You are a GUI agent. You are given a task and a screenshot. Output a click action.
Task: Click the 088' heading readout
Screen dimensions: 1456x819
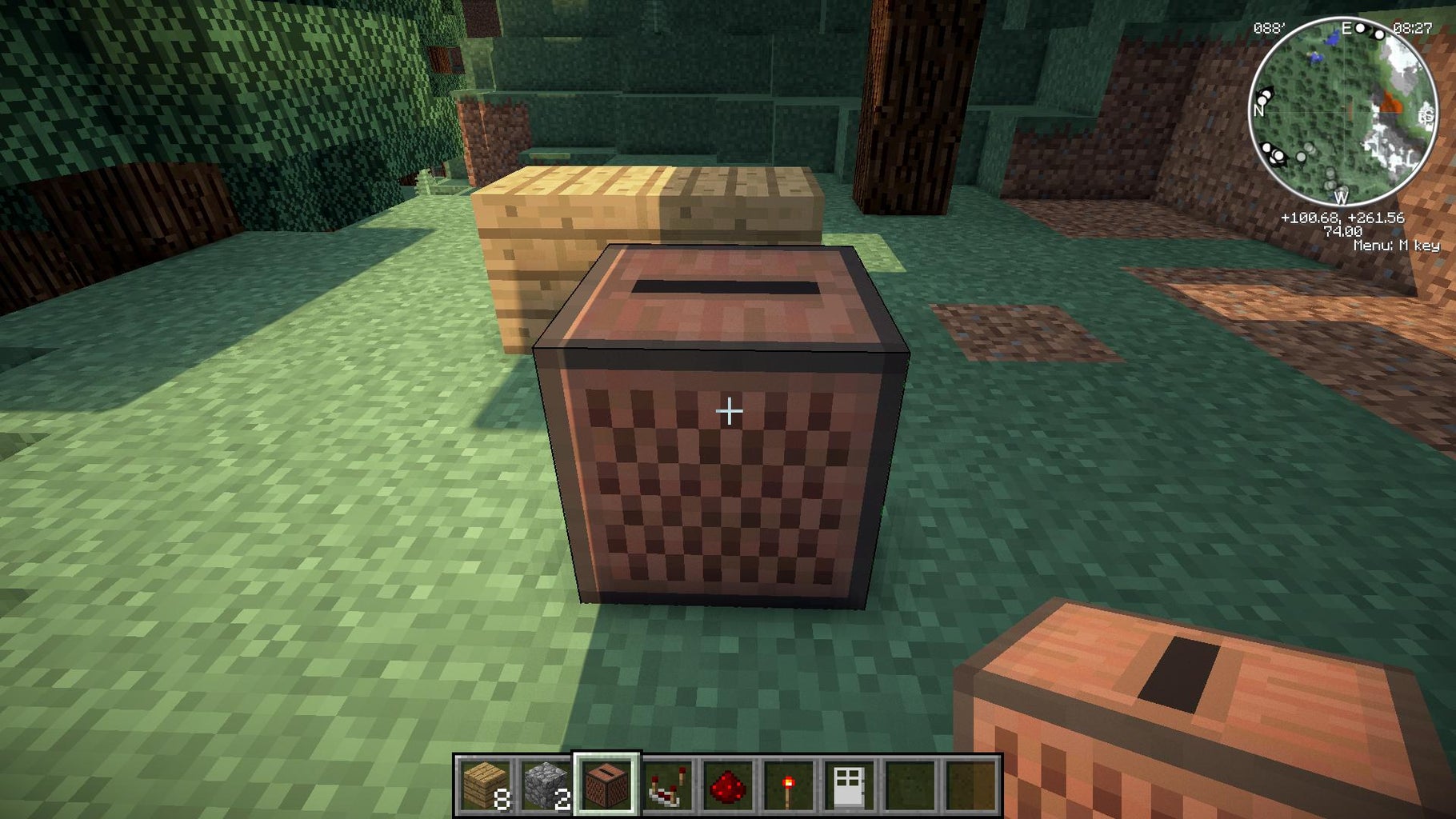coord(1270,28)
